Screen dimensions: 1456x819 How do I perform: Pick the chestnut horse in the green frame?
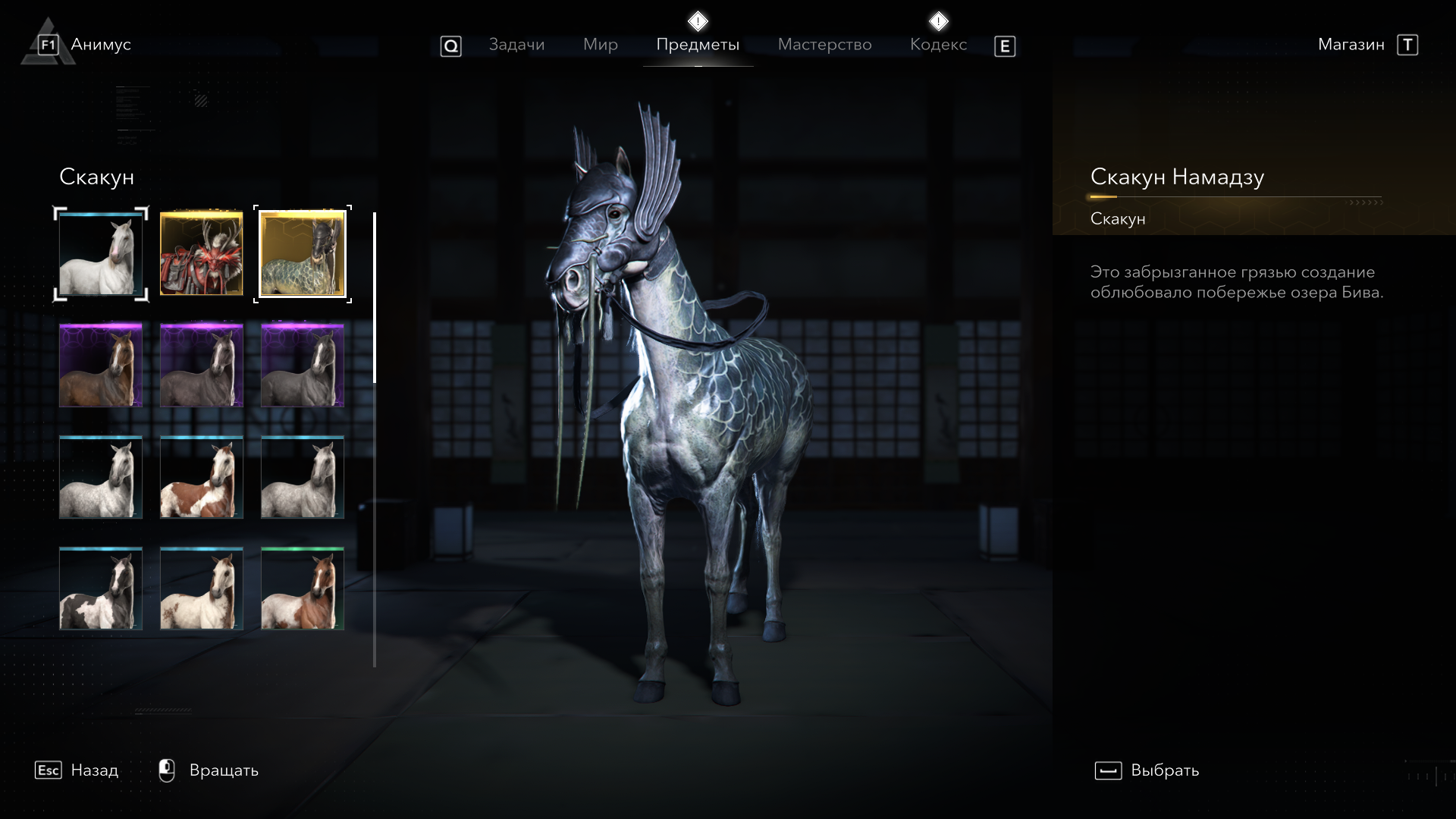coord(303,588)
